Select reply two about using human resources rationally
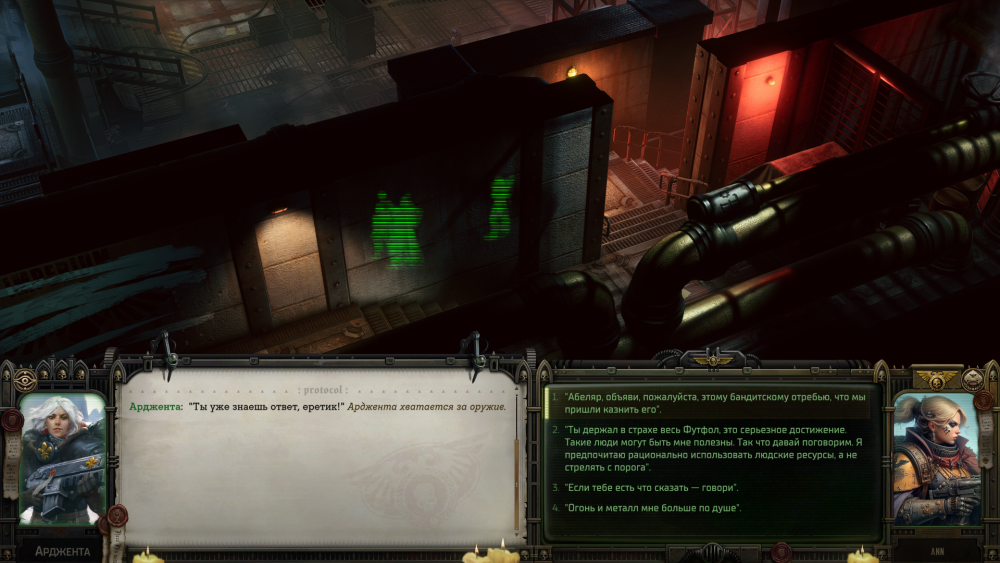1000x563 pixels. [714, 448]
